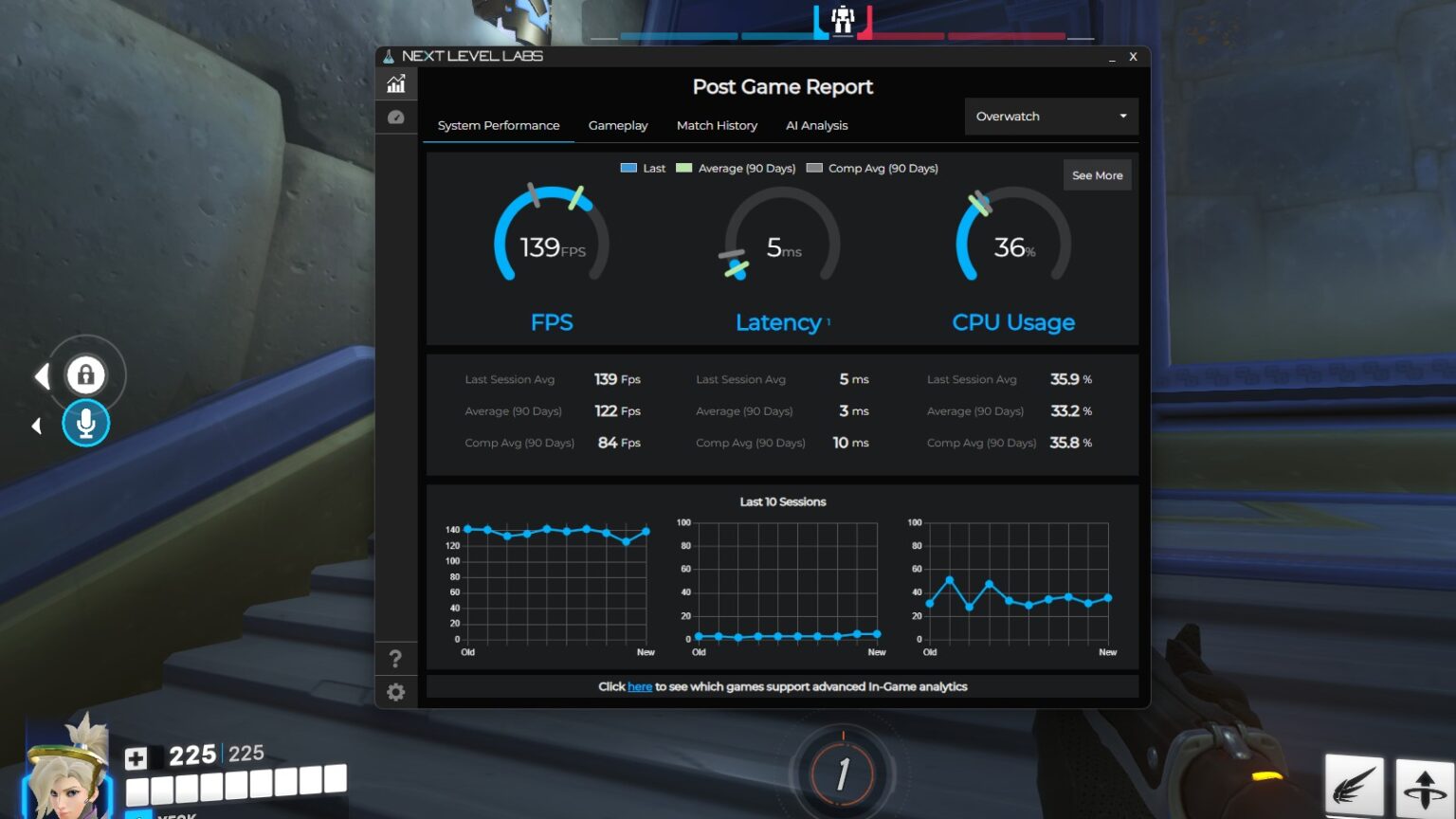The image size is (1456, 819).
Task: Click the Next Level Labs flask logo
Action: pyautogui.click(x=391, y=56)
